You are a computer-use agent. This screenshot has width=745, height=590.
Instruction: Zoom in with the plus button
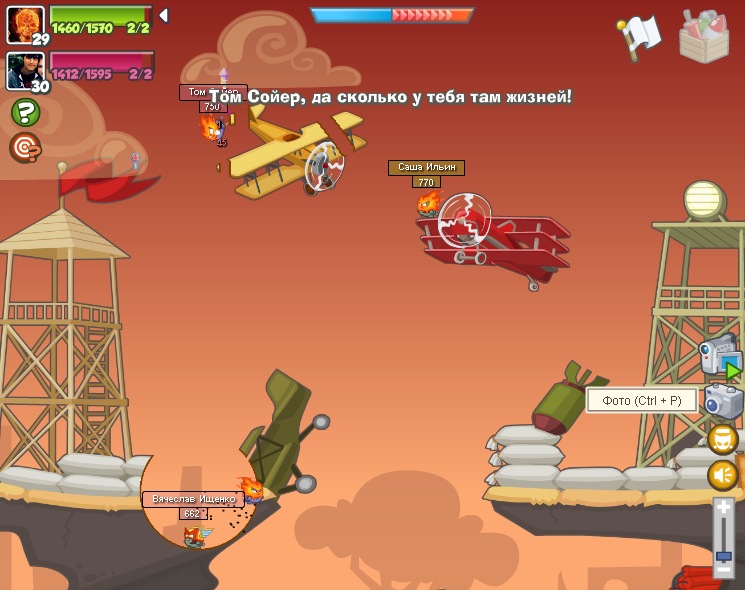(x=724, y=509)
